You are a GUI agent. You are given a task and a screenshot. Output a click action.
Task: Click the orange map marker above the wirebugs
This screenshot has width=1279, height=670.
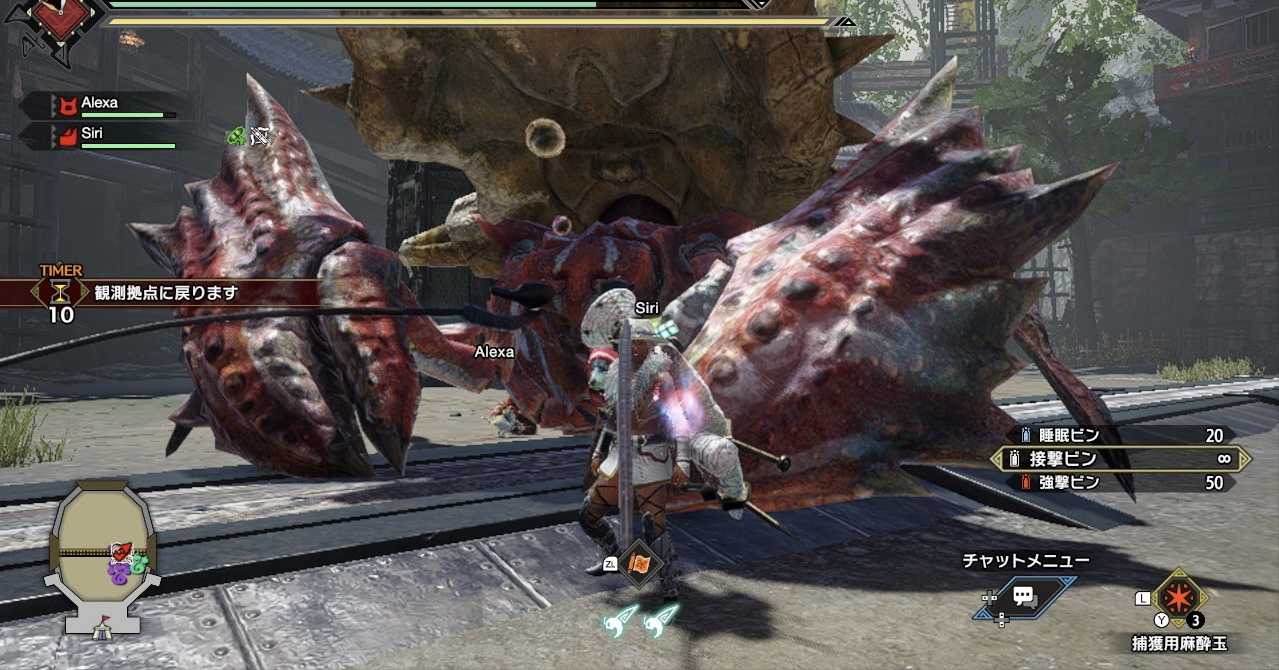[639, 563]
